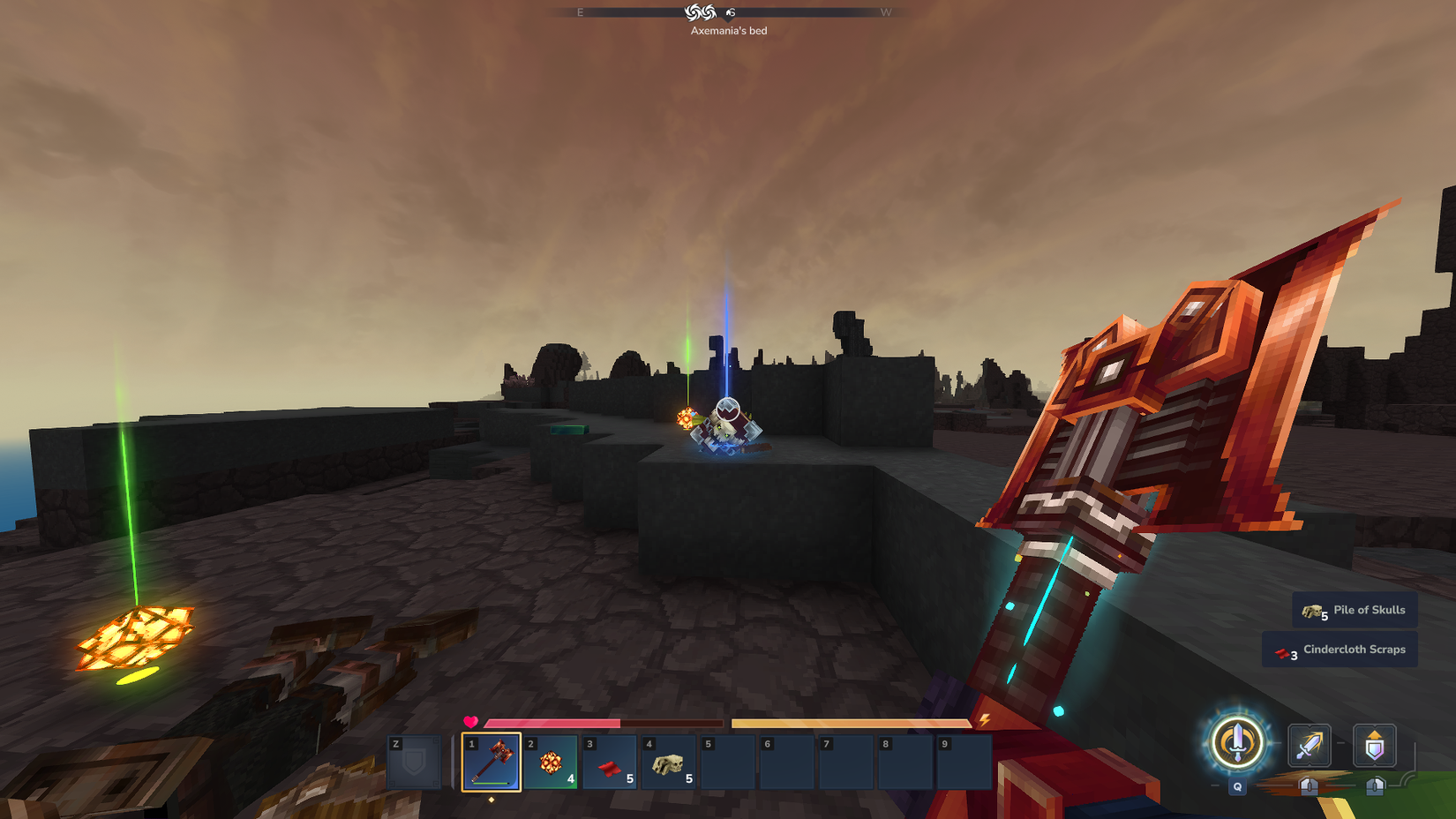This screenshot has width=1456, height=819.
Task: Click the shield boost ability icon
Action: pyautogui.click(x=1374, y=746)
